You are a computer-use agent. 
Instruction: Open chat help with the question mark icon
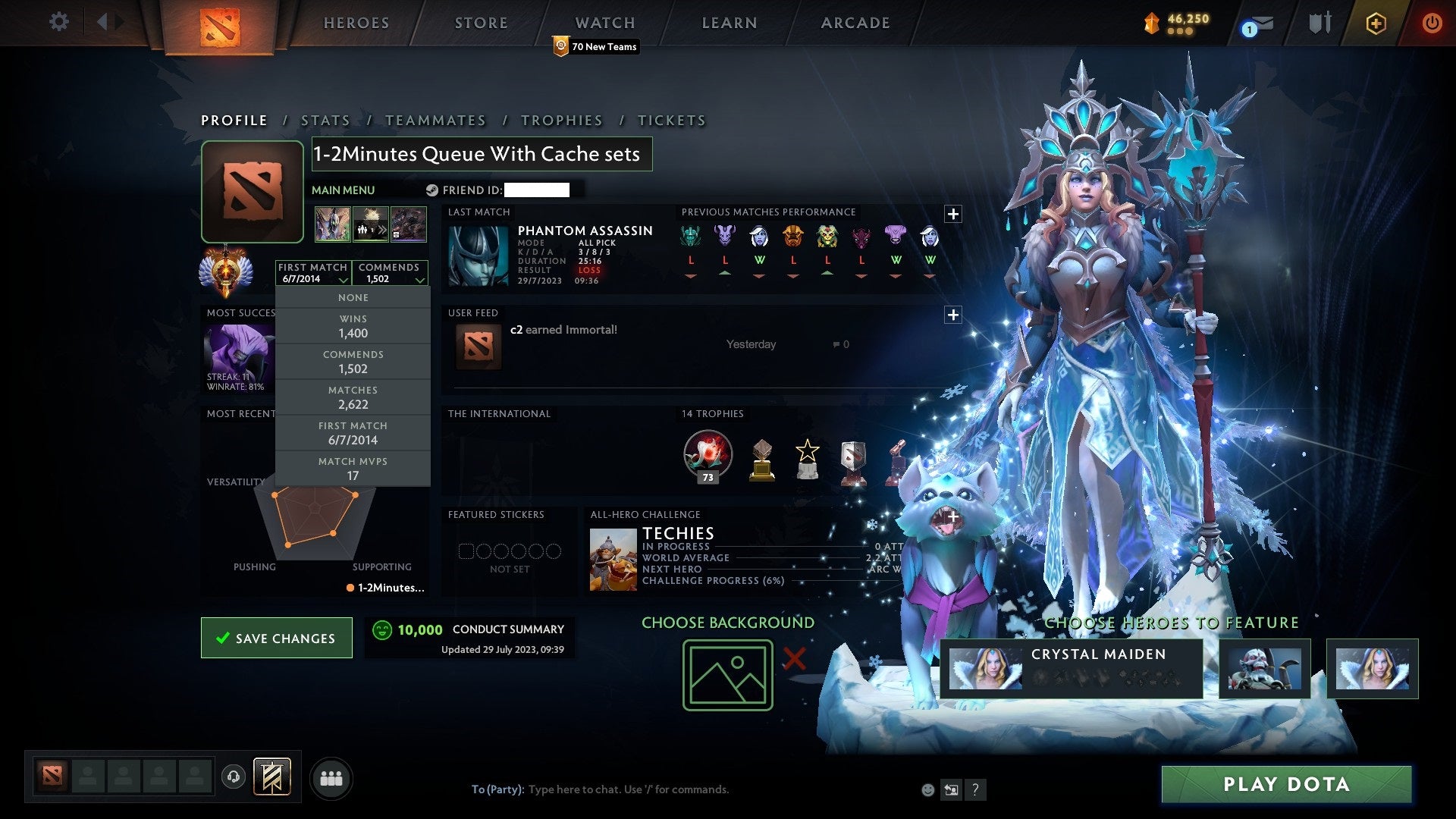coord(975,789)
